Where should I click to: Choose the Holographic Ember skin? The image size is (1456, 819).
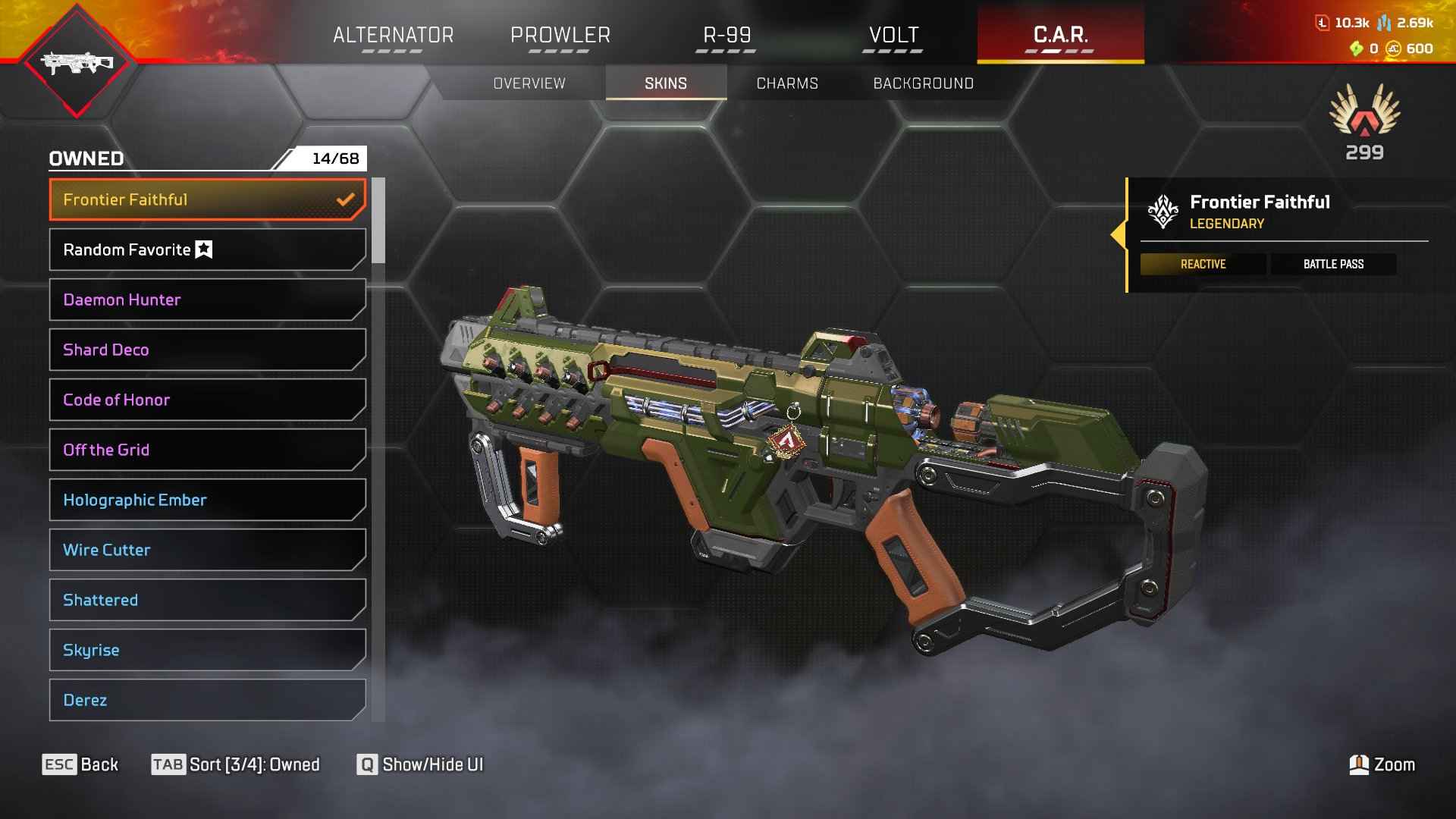(207, 500)
